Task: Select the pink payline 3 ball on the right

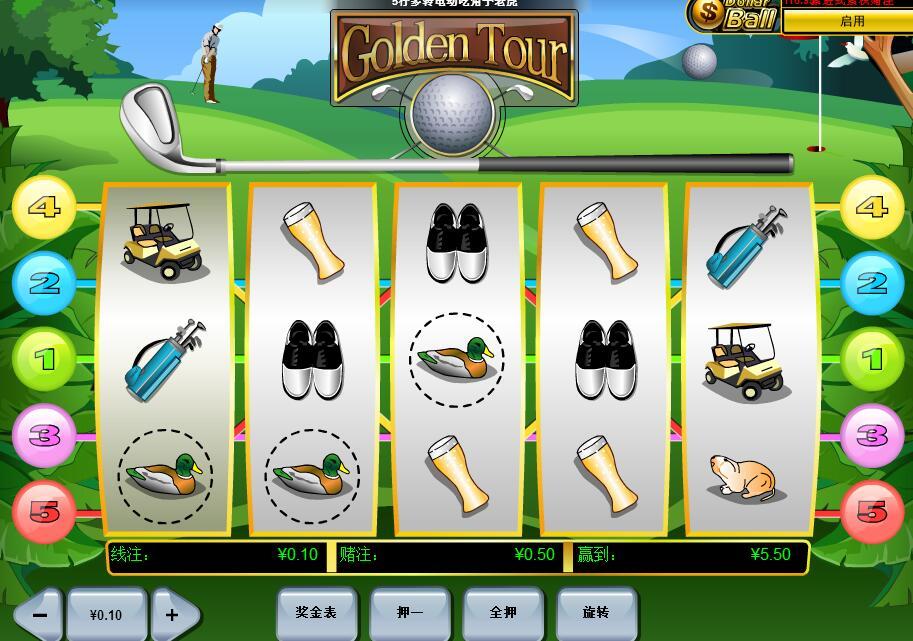Action: 871,436
